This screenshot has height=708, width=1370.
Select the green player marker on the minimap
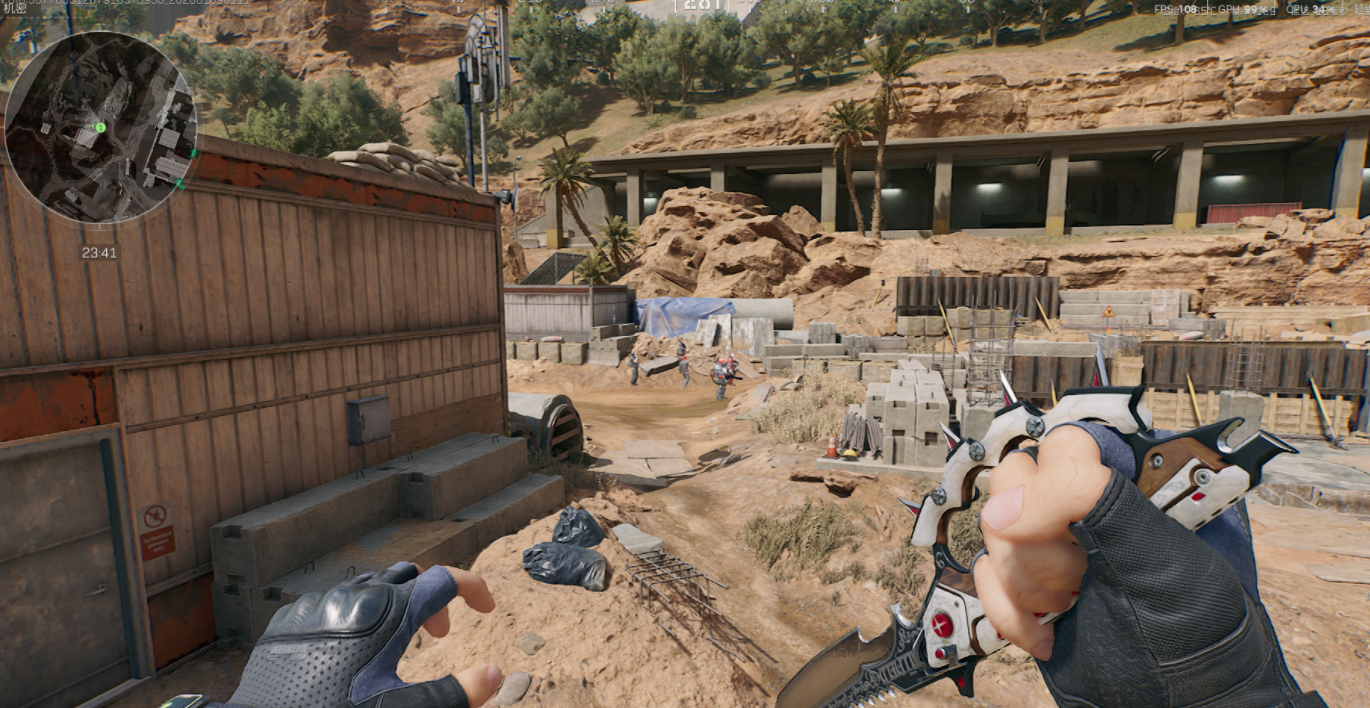[100, 128]
